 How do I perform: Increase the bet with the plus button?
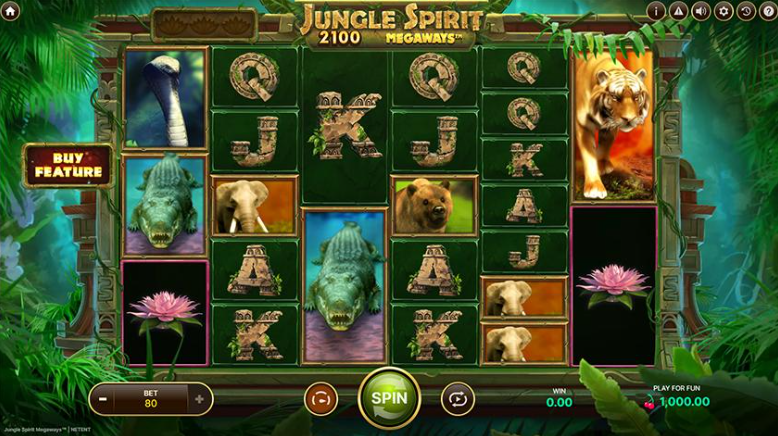point(199,399)
